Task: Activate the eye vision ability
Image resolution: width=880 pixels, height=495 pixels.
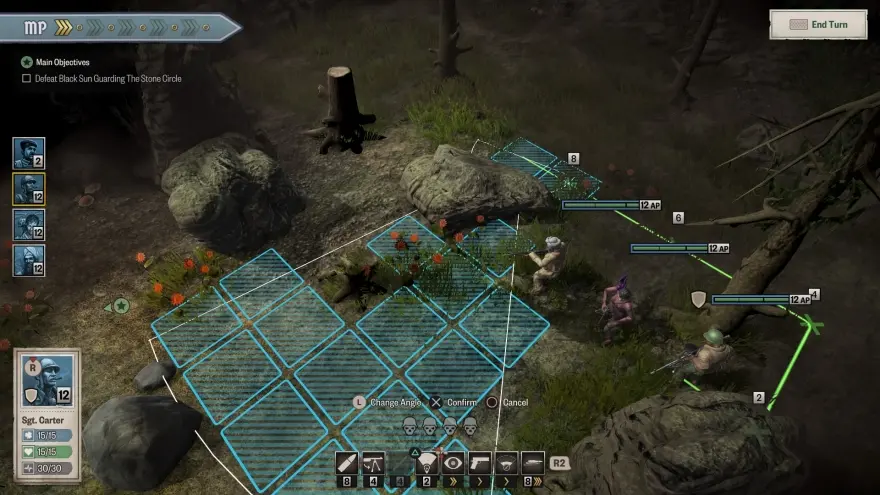Action: pos(453,463)
